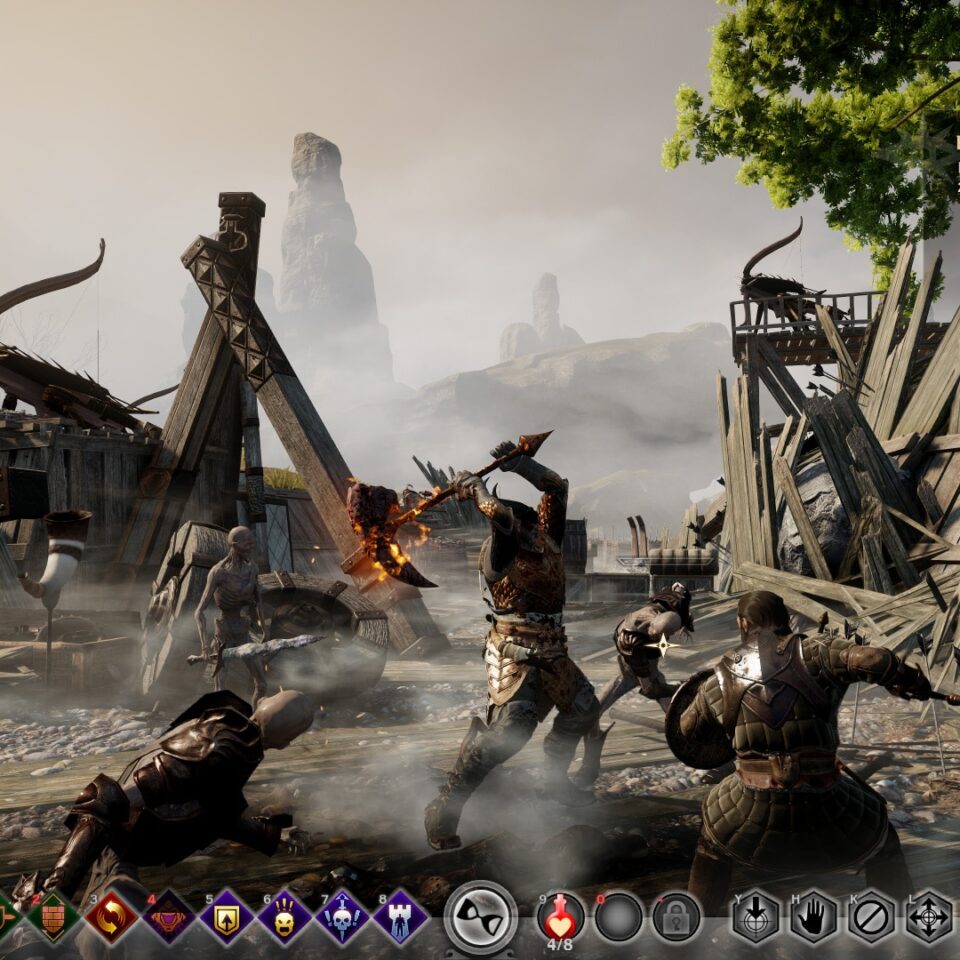The image size is (960, 960).
Task: Drink the red health potion
Action: (561, 914)
